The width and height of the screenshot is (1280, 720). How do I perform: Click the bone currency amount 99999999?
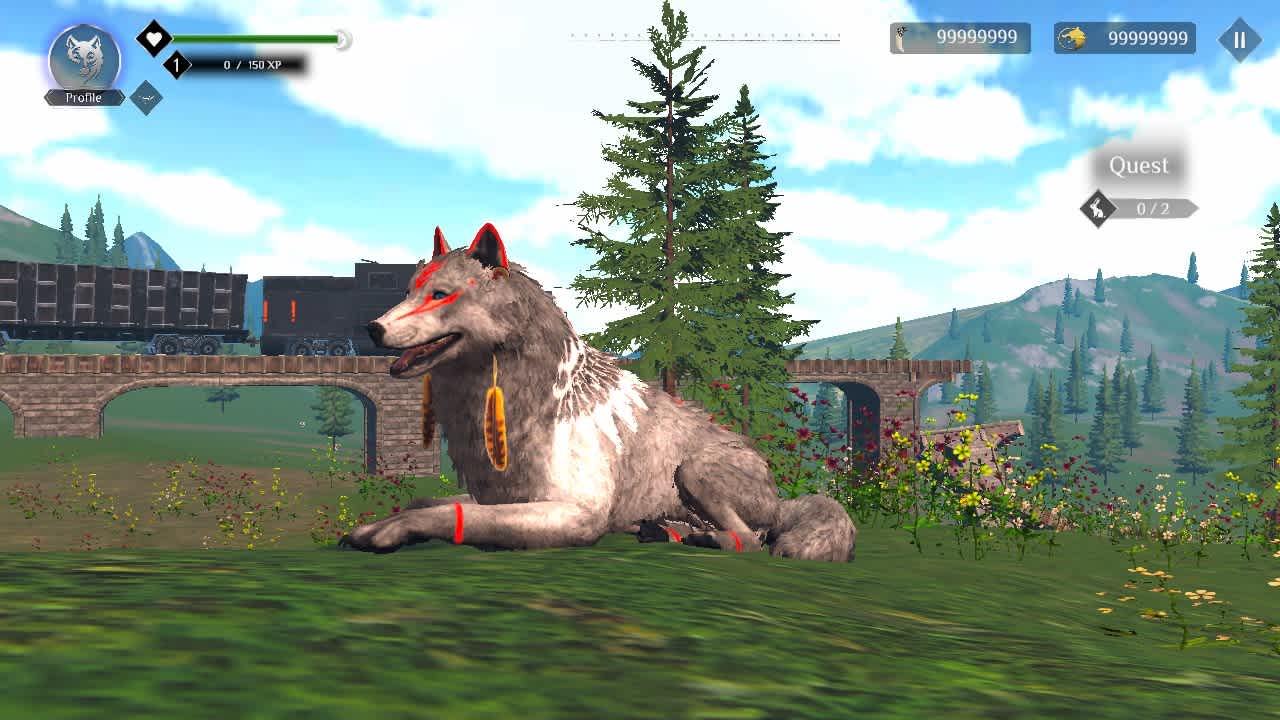(x=975, y=39)
